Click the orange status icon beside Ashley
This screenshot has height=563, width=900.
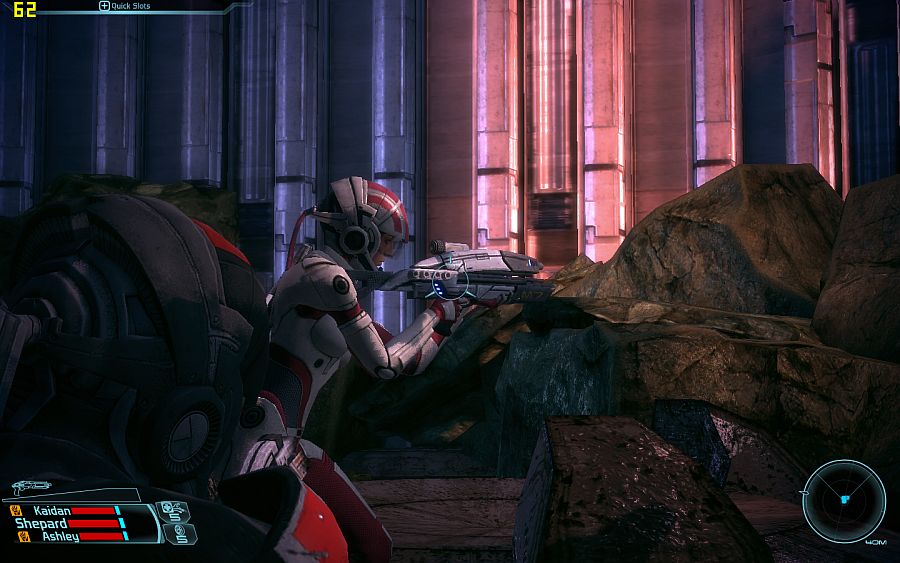point(24,536)
